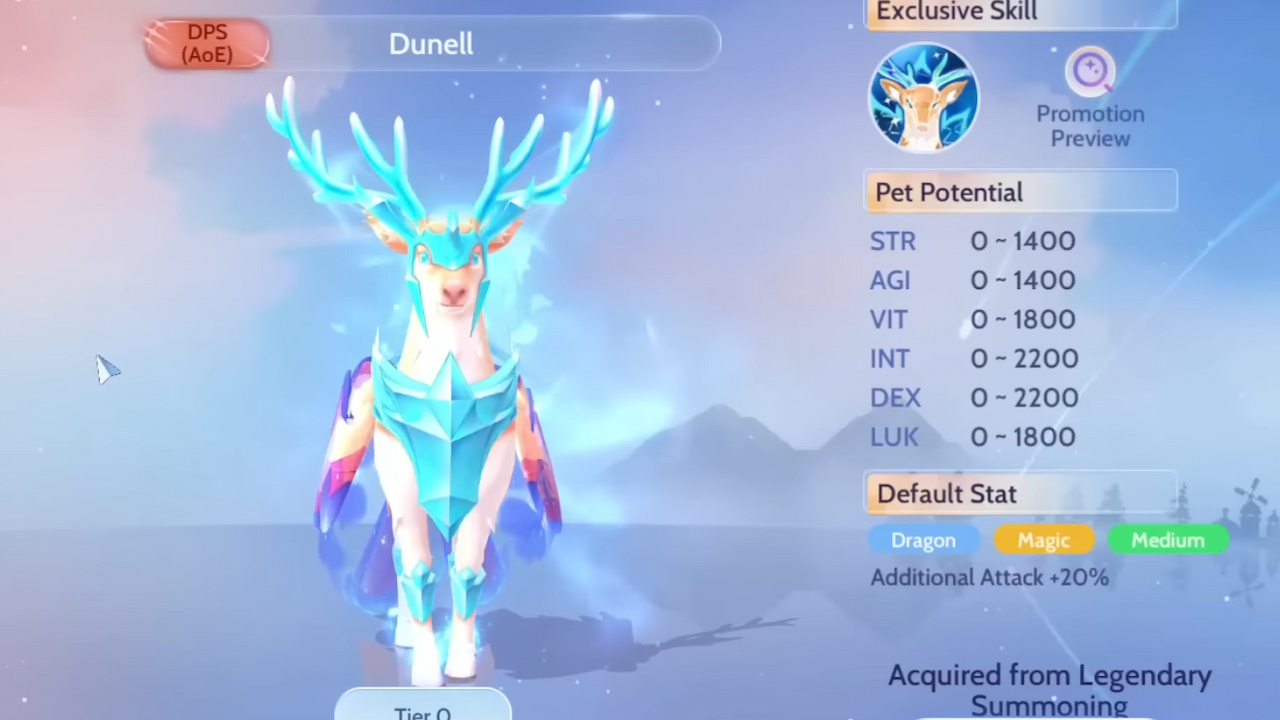Select the Dunell name banner
The width and height of the screenshot is (1280, 720).
tap(431, 43)
